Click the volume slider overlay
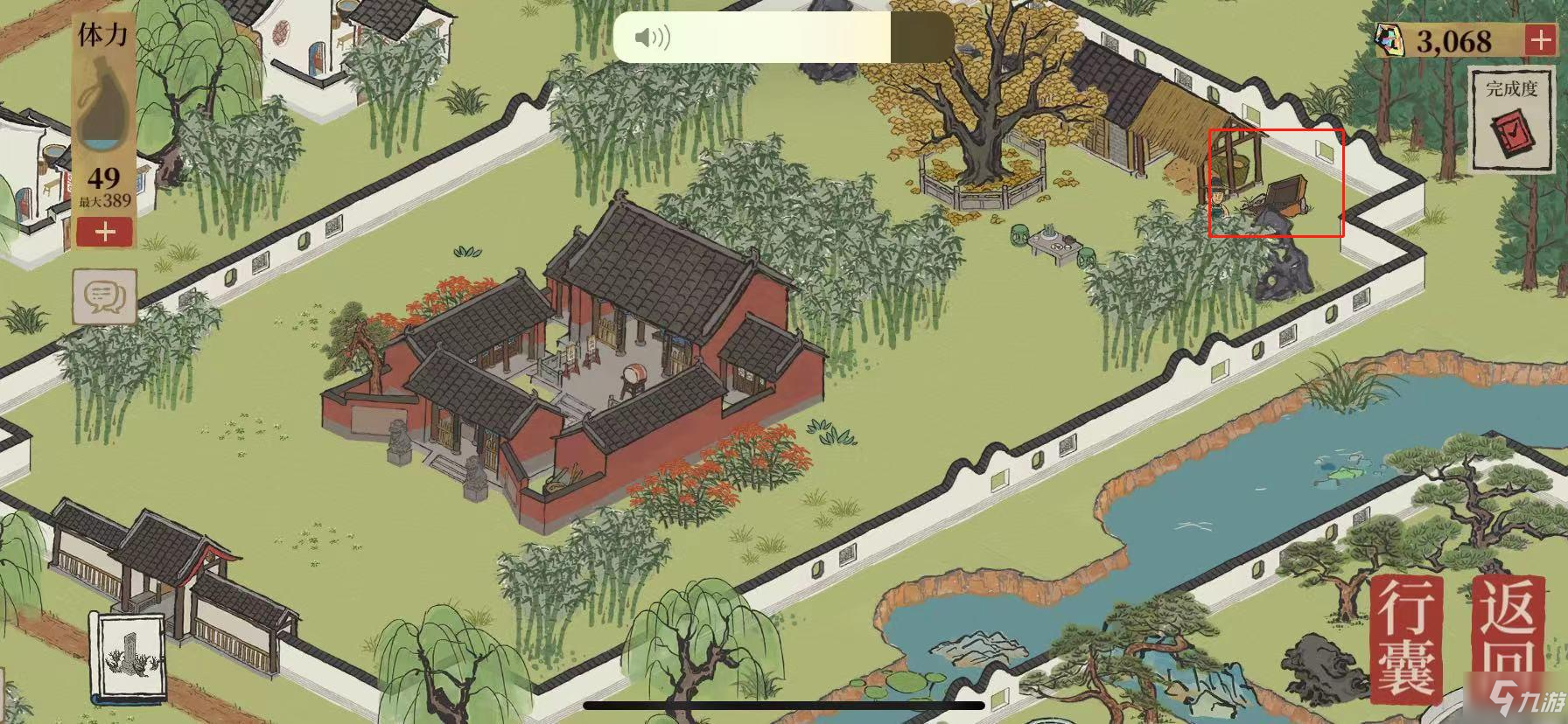This screenshot has width=1568, height=724. (x=783, y=38)
